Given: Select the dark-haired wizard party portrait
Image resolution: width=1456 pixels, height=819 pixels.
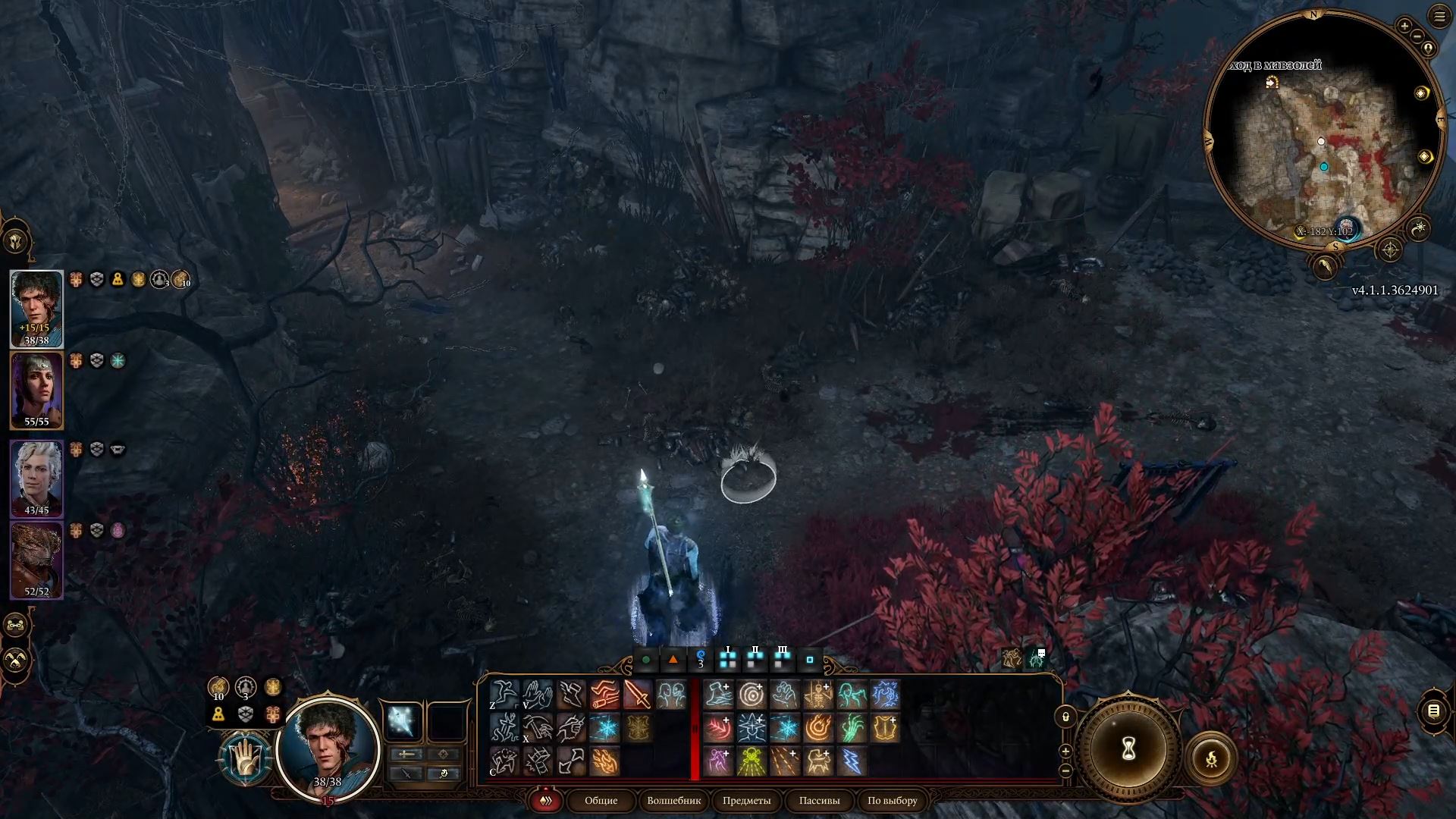Looking at the screenshot, I should (x=36, y=308).
